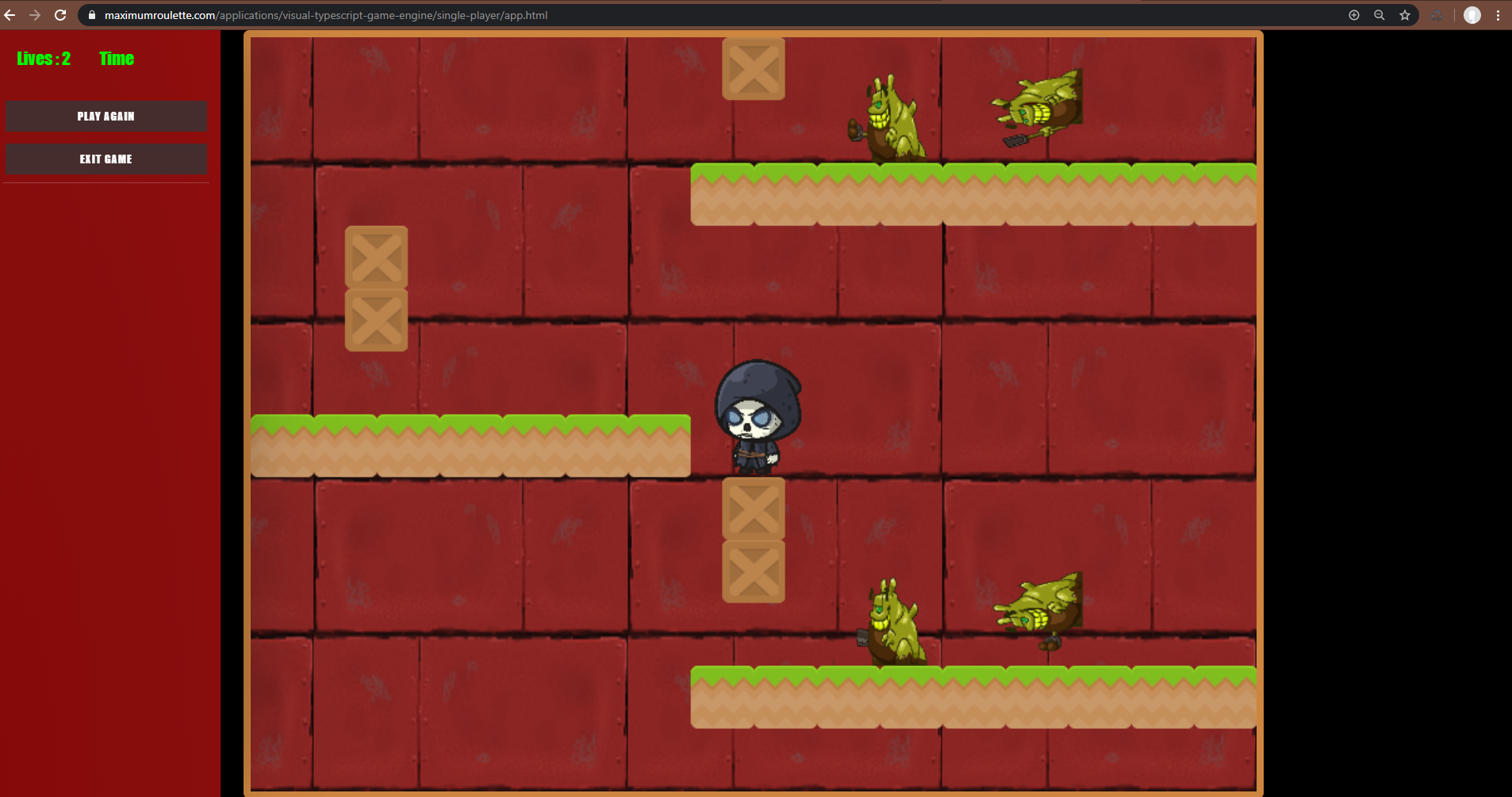Open the Chrome browser menu
This screenshot has width=1512, height=797.
click(1498, 14)
